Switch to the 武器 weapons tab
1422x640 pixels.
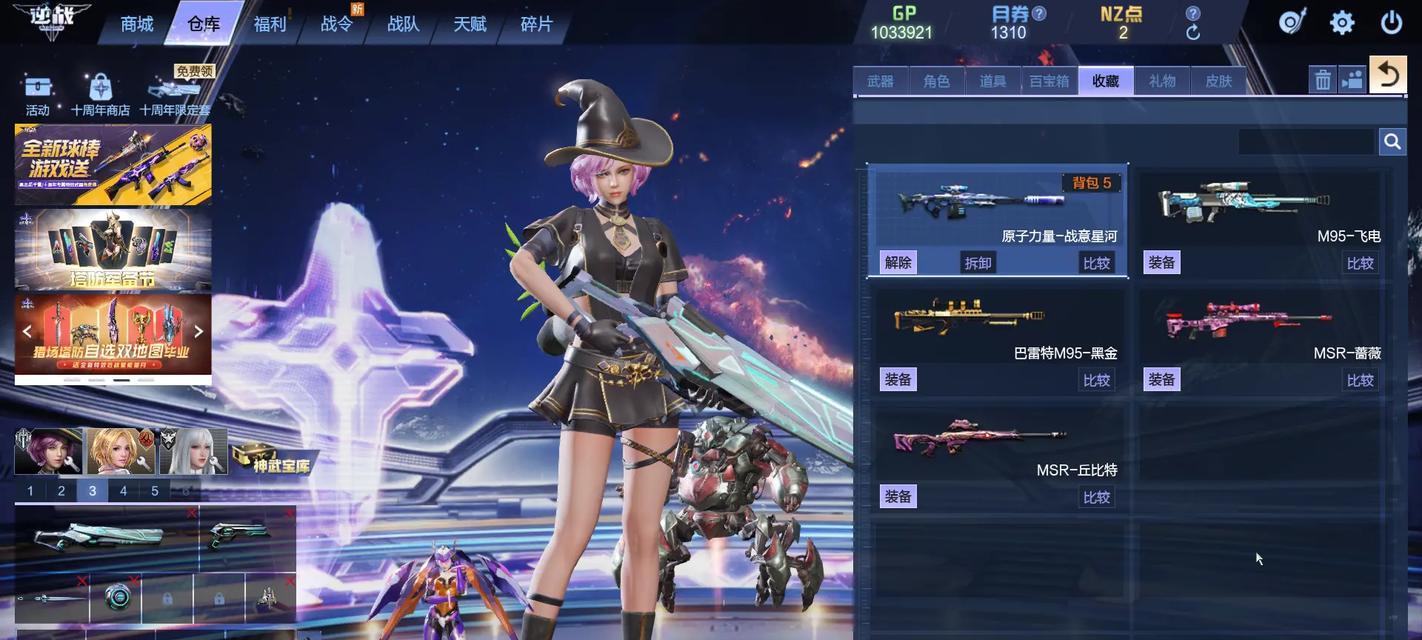881,81
